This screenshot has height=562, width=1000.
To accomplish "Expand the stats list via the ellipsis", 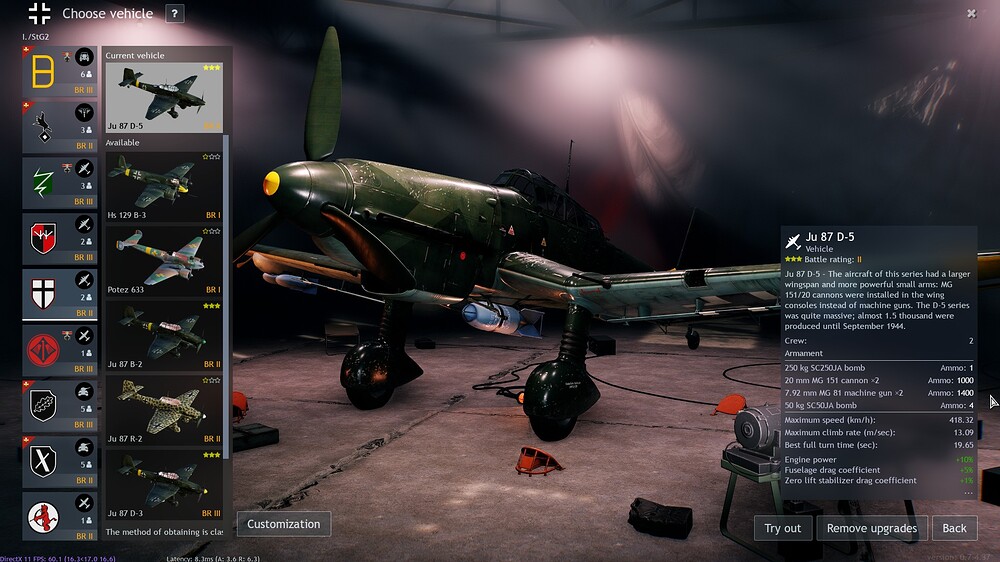I will [967, 493].
